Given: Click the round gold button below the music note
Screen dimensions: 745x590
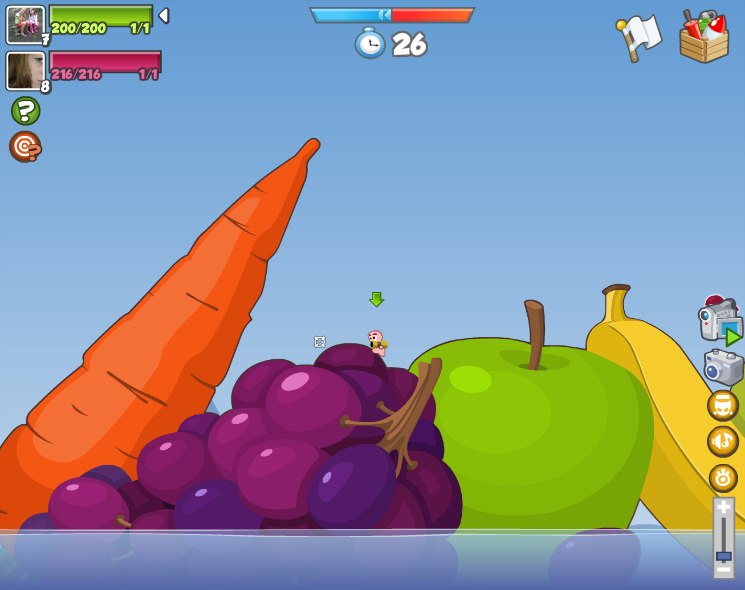Looking at the screenshot, I should pos(722,477).
